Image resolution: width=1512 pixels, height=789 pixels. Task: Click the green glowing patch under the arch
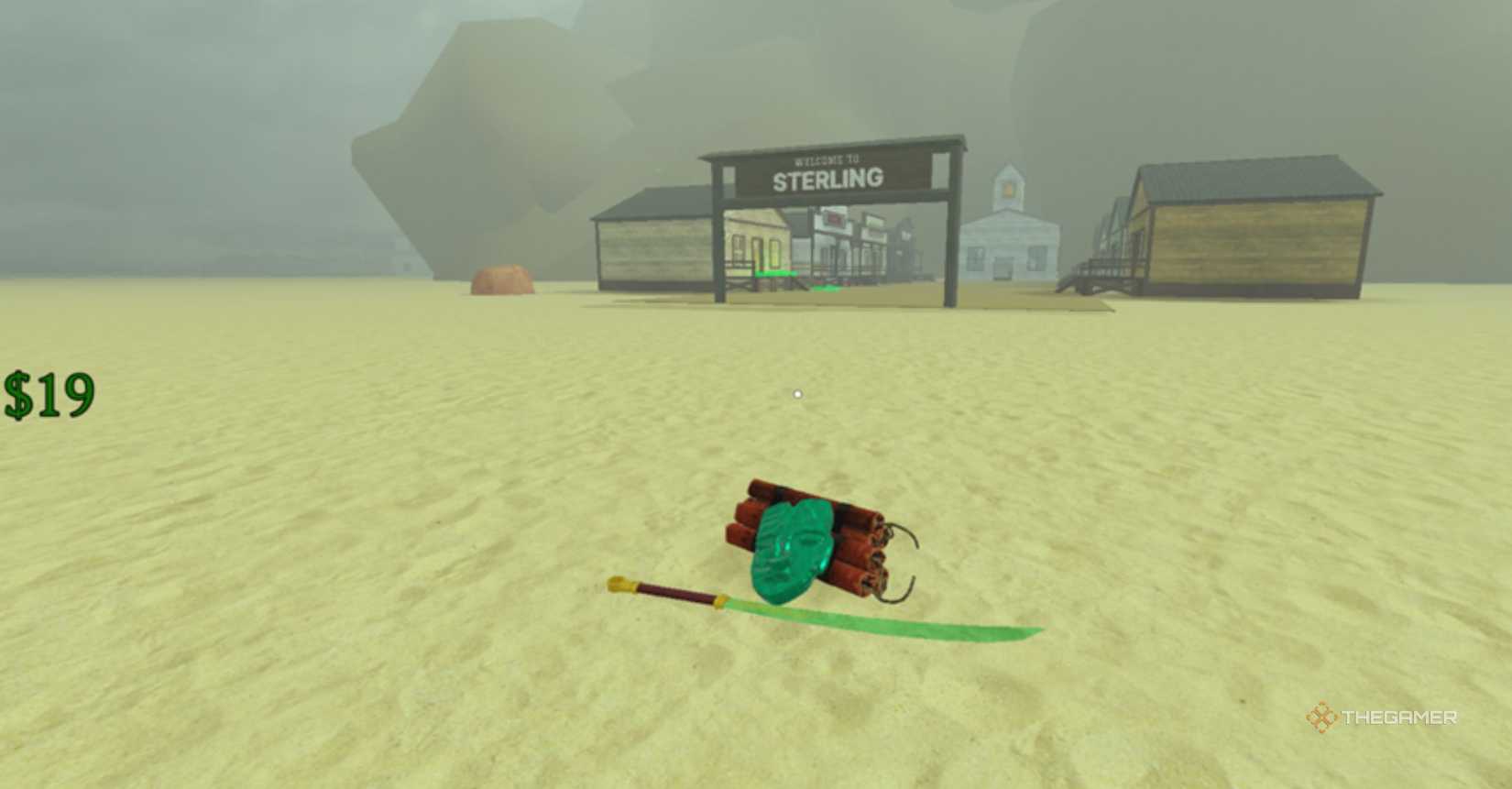827,288
